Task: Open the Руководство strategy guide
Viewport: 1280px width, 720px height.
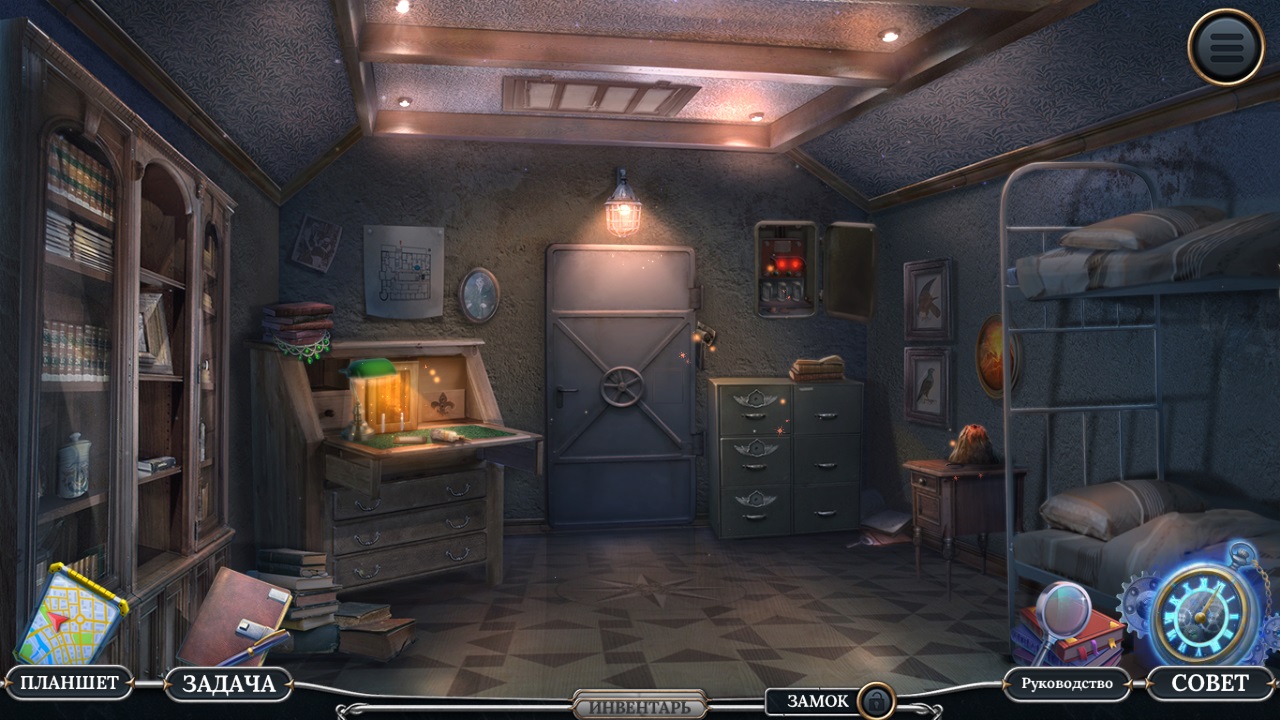Action: pyautogui.click(x=1066, y=684)
